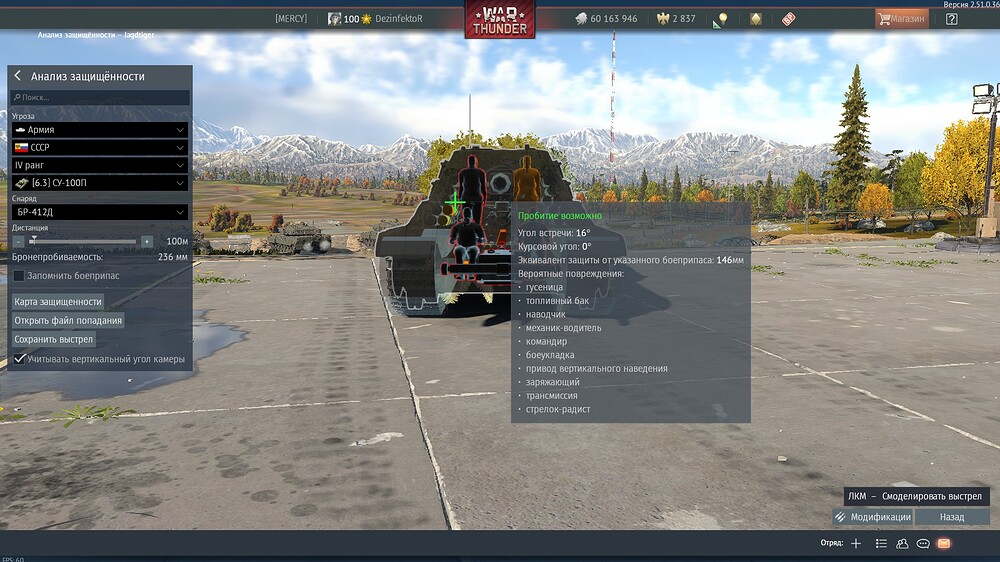This screenshot has width=1000, height=562.
Task: Choose a shell in the БР-412Д dropdown
Action: (100, 212)
